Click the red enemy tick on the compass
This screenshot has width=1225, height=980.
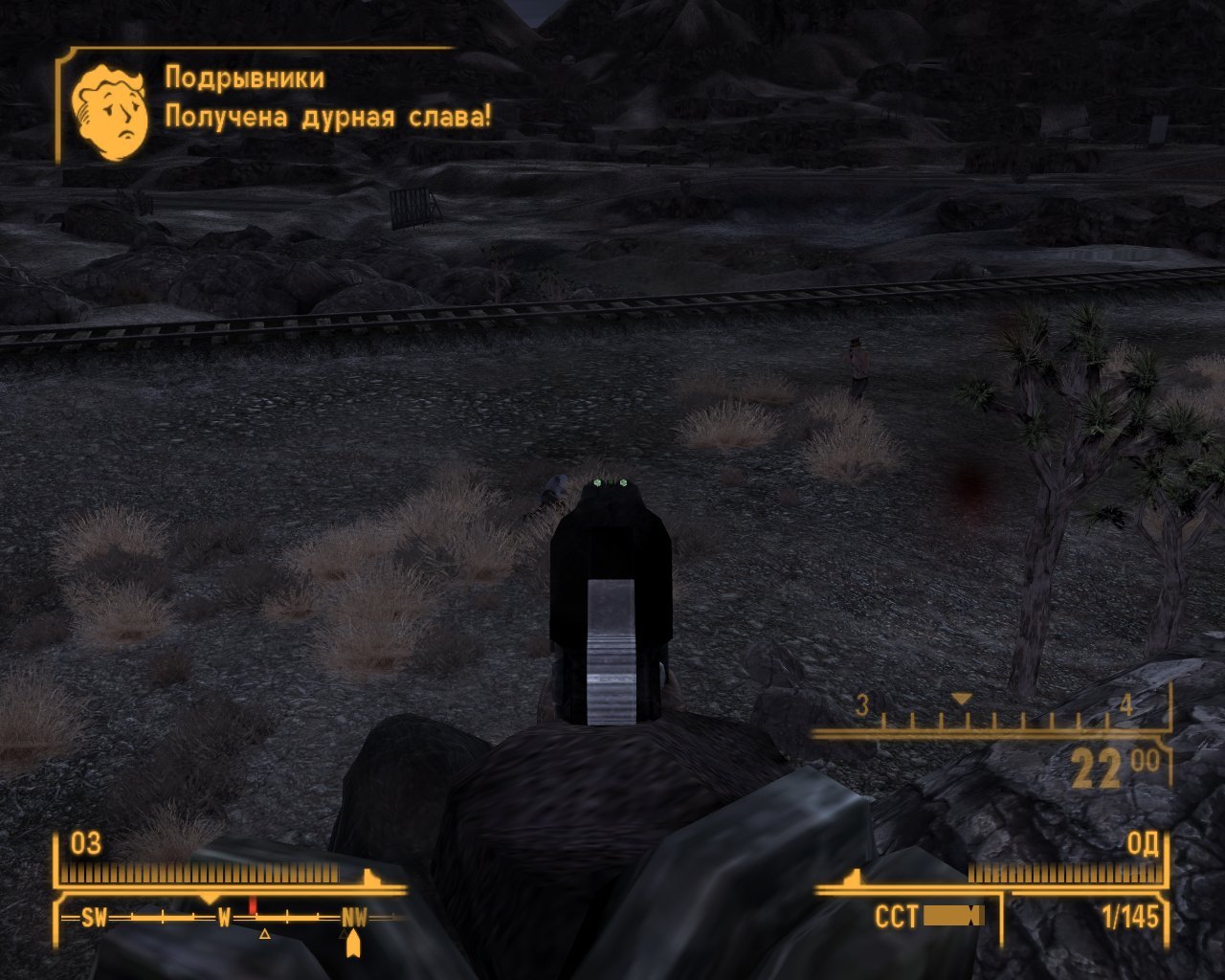[253, 902]
